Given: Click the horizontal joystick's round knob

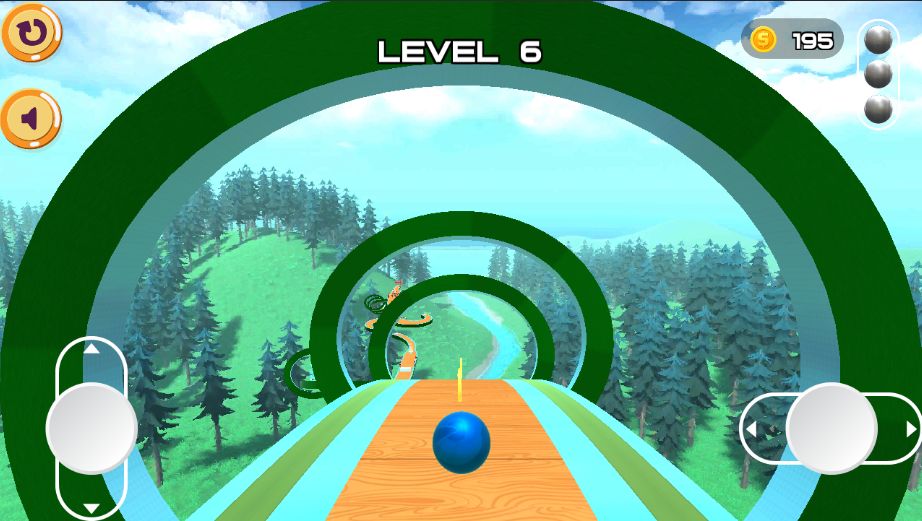Looking at the screenshot, I should pyautogui.click(x=831, y=428).
